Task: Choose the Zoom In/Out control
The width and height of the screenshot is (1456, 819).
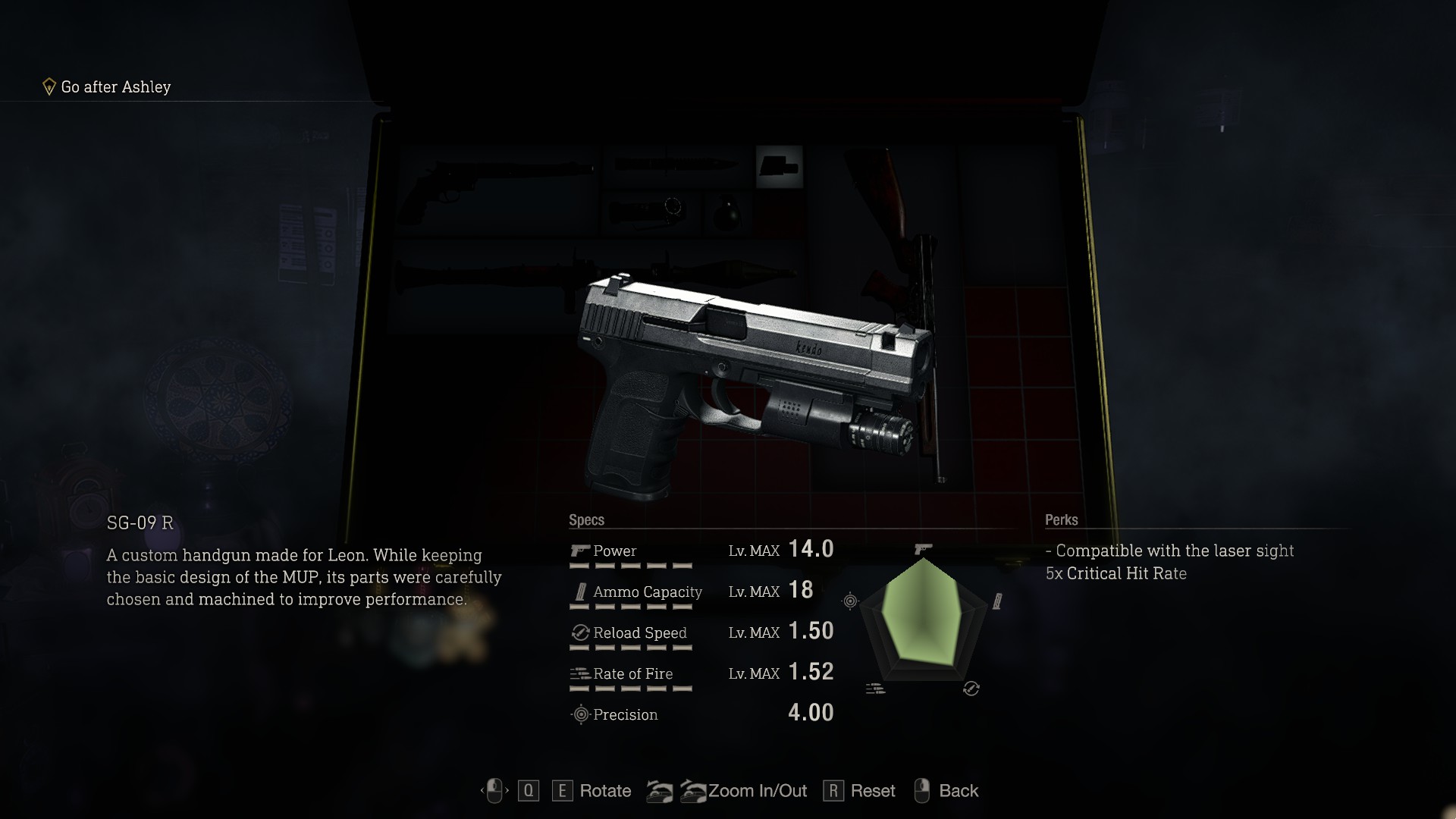Action: 757,791
